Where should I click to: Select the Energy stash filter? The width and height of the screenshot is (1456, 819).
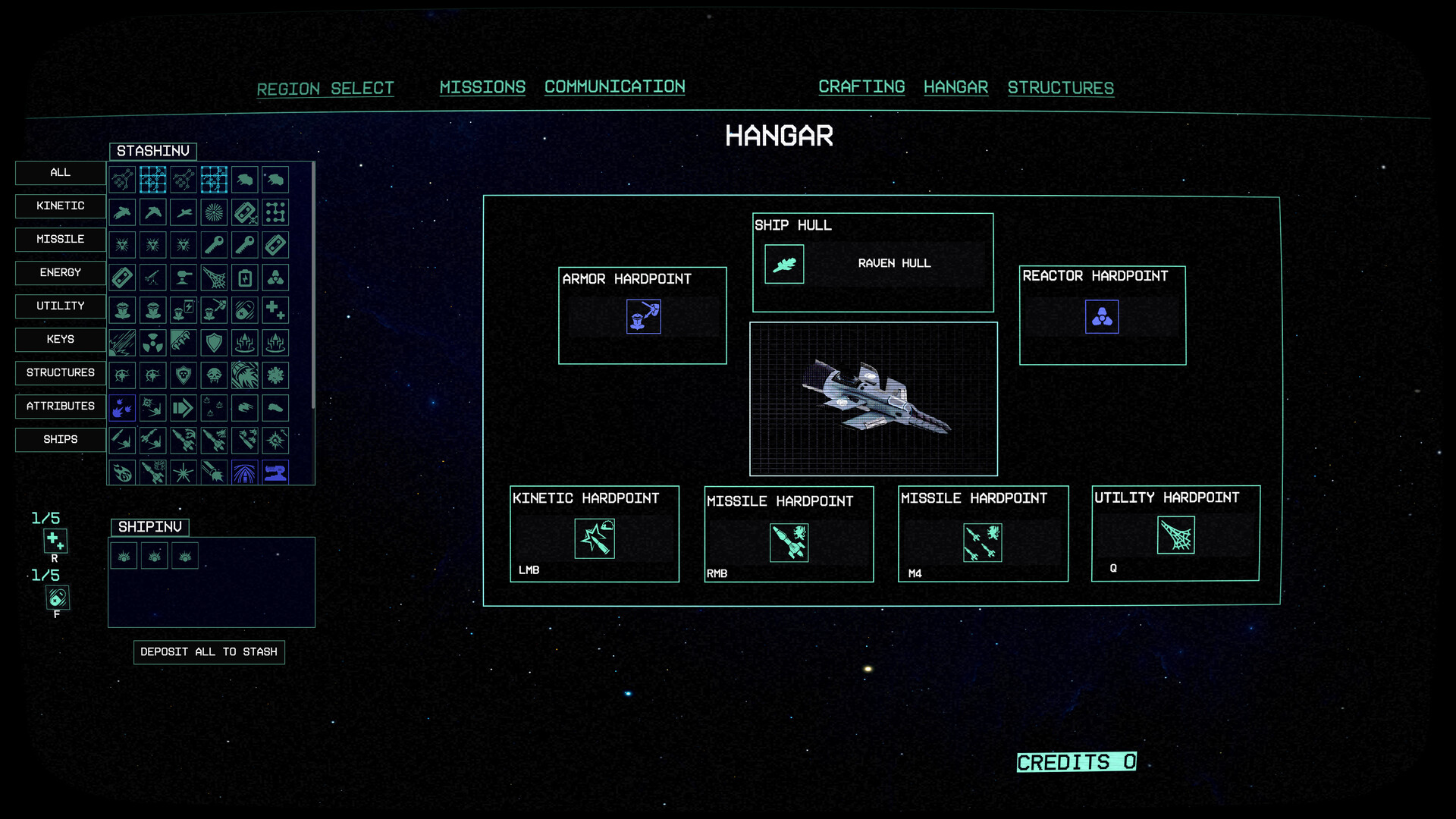[x=61, y=273]
